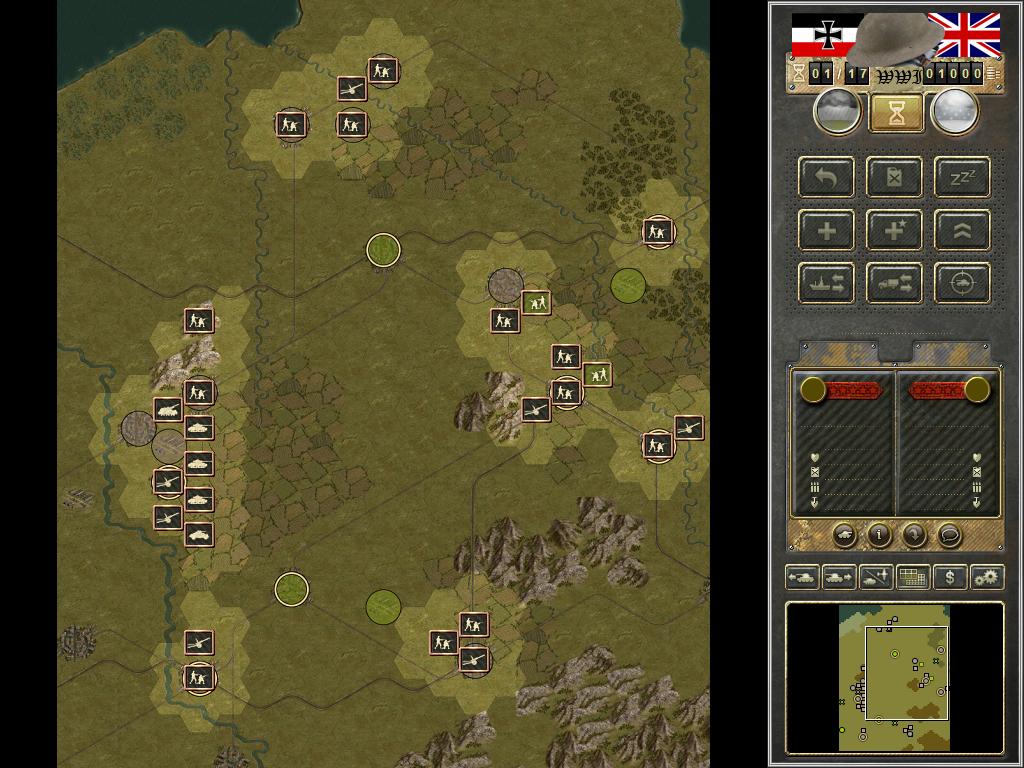Image resolution: width=1024 pixels, height=768 pixels.
Task: Put the unit to sleep with the Zzz button
Action: pyautogui.click(x=962, y=178)
